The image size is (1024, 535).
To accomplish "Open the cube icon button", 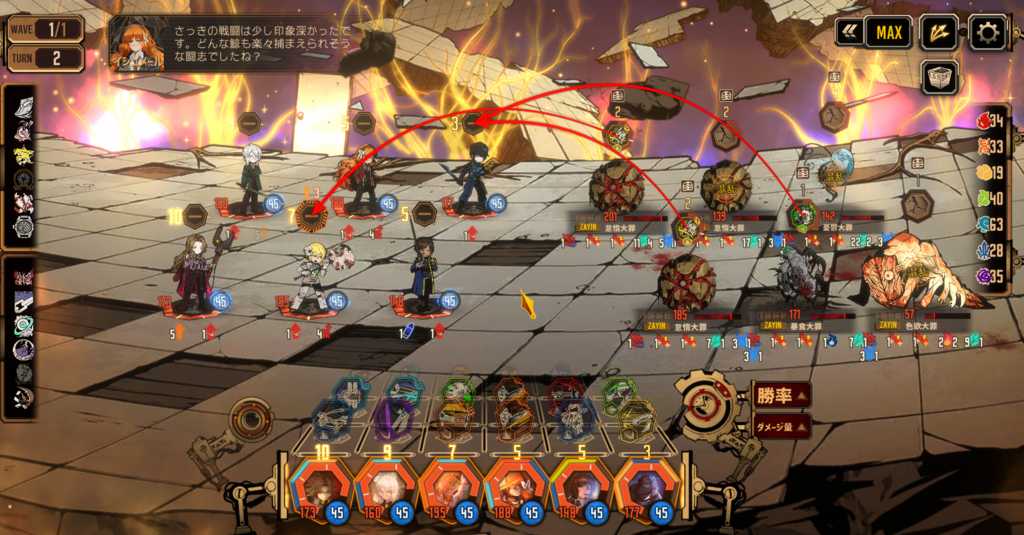I will tap(939, 77).
